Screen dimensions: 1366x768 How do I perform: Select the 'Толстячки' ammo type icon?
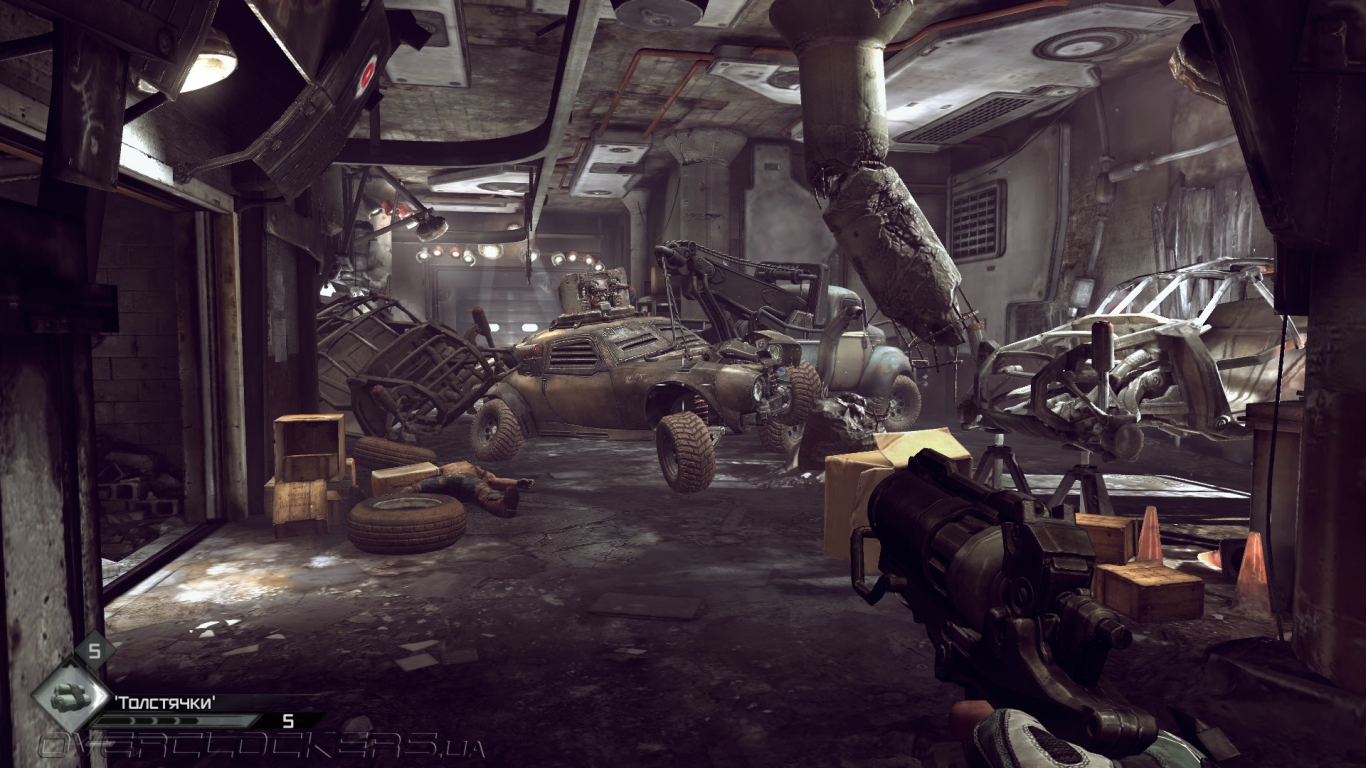(x=70, y=695)
